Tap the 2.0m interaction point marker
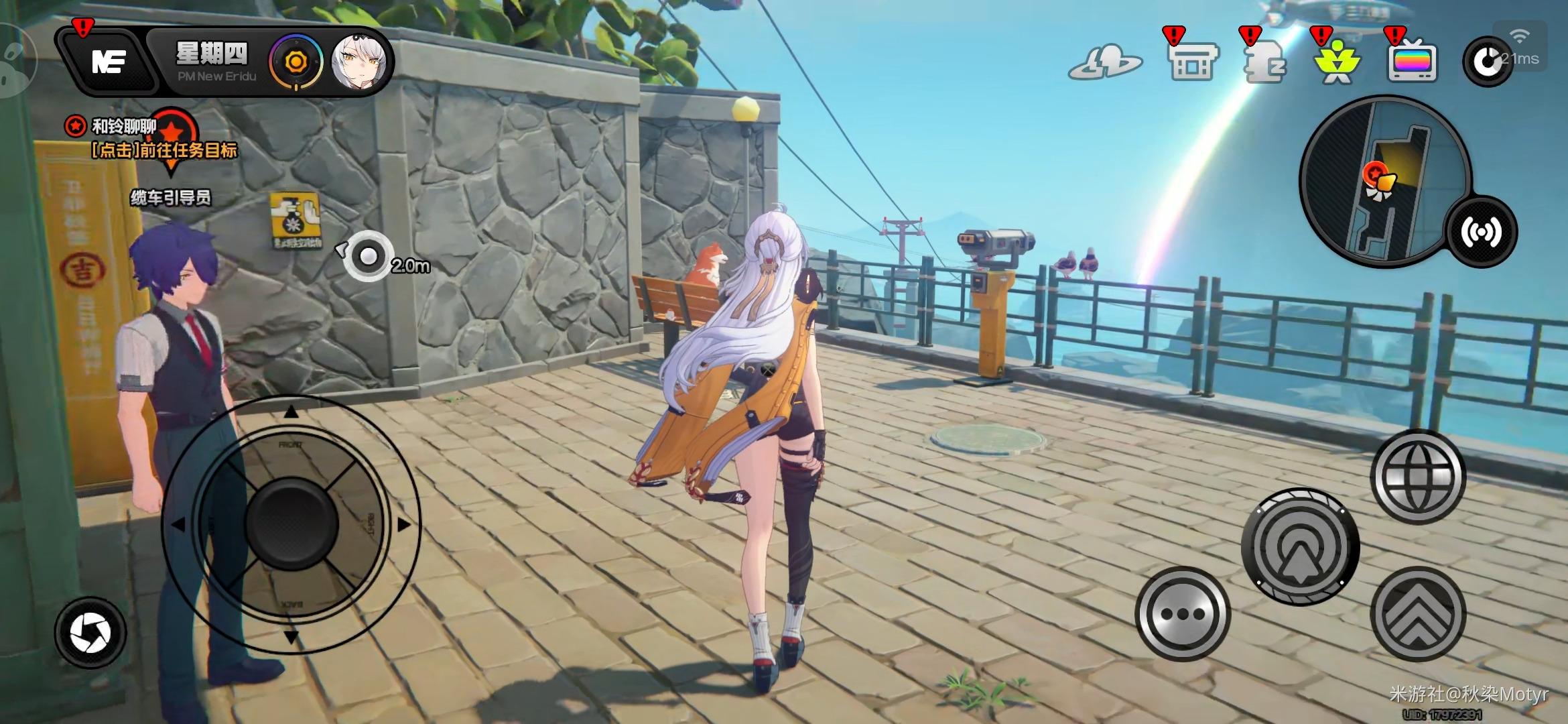This screenshot has width=1568, height=724. pyautogui.click(x=368, y=256)
